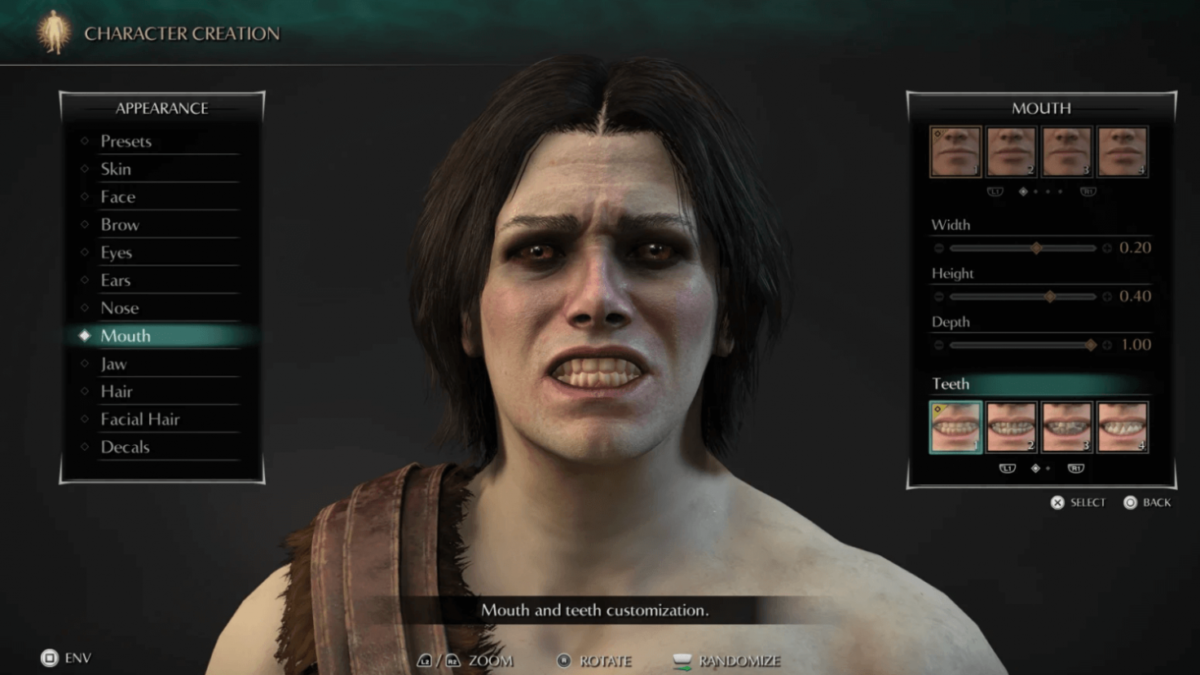This screenshot has height=675, width=1200.
Task: Go to the Eyes category
Action: [x=117, y=253]
